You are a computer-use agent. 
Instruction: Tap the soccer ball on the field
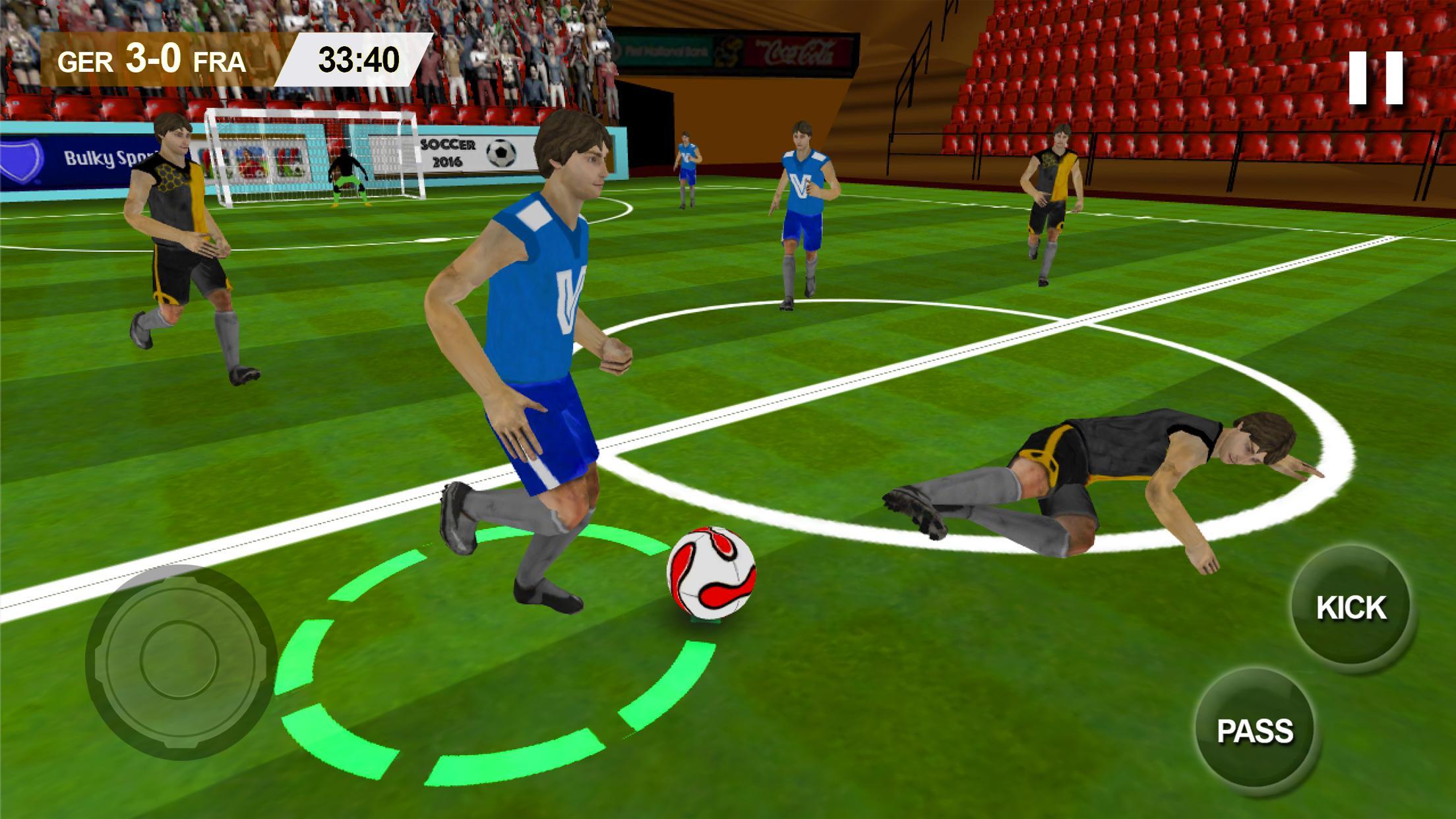click(x=713, y=574)
